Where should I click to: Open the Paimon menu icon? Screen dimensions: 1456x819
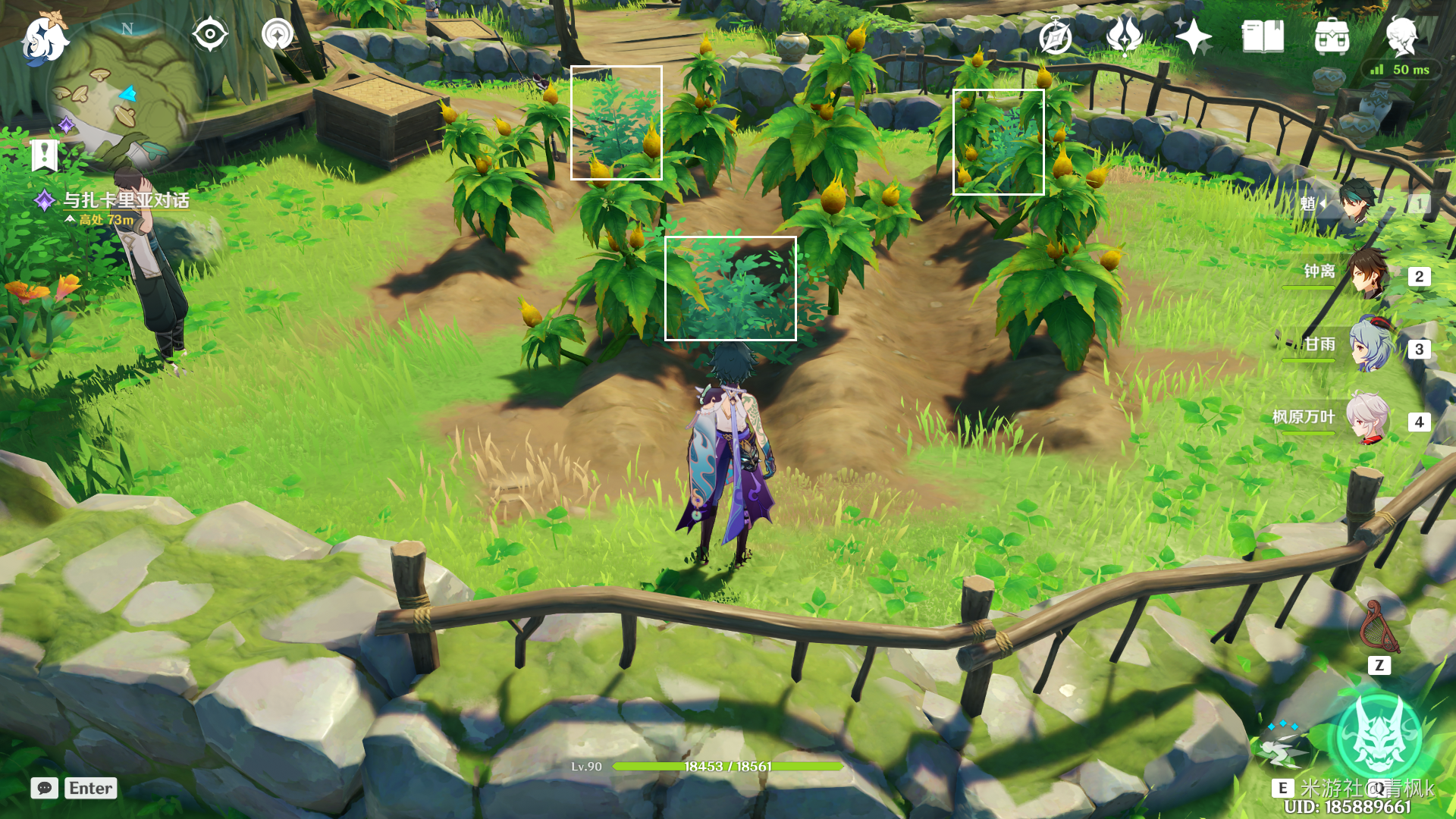point(44,38)
